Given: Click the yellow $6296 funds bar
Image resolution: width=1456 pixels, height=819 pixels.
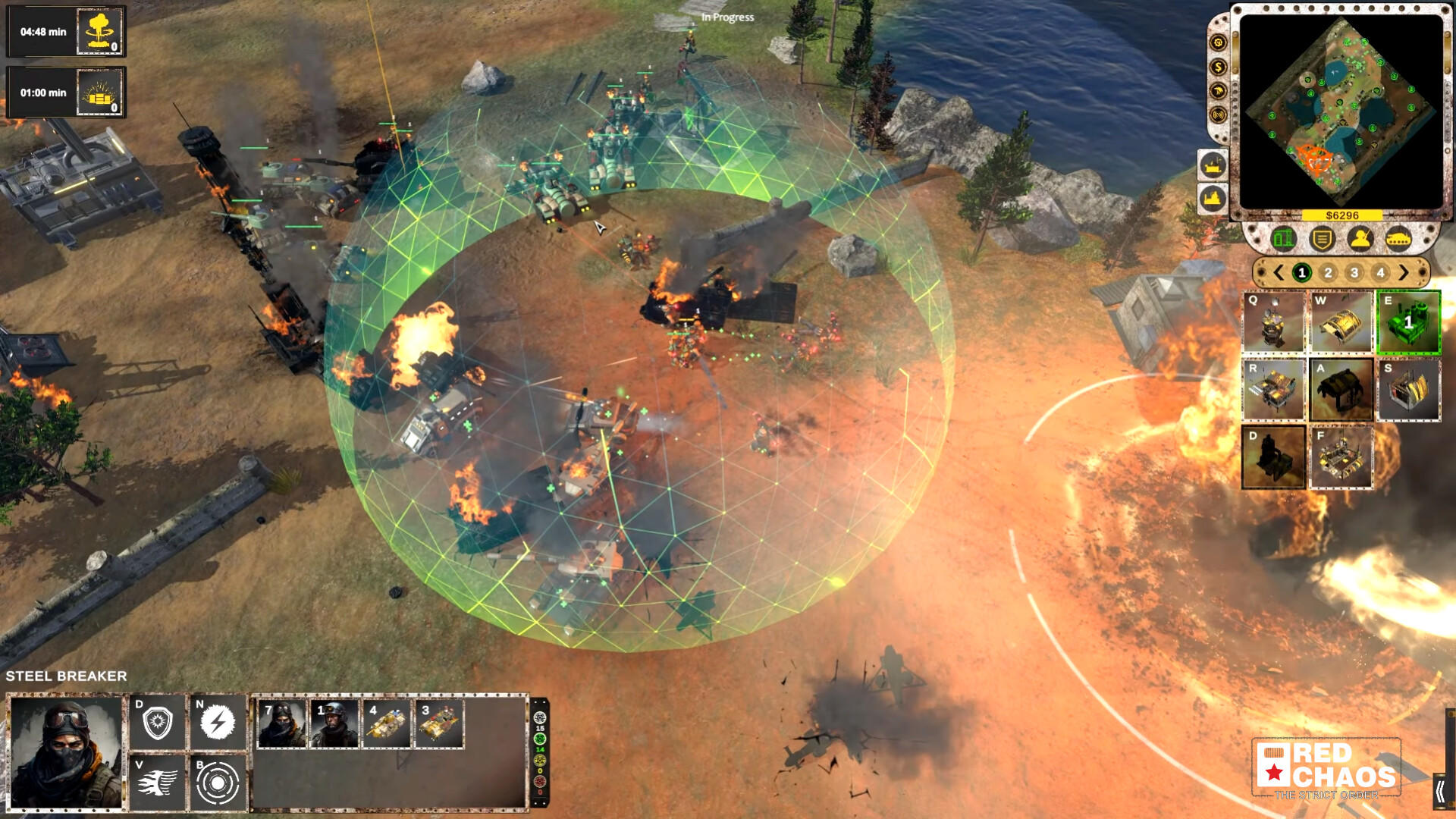Looking at the screenshot, I should [x=1341, y=215].
